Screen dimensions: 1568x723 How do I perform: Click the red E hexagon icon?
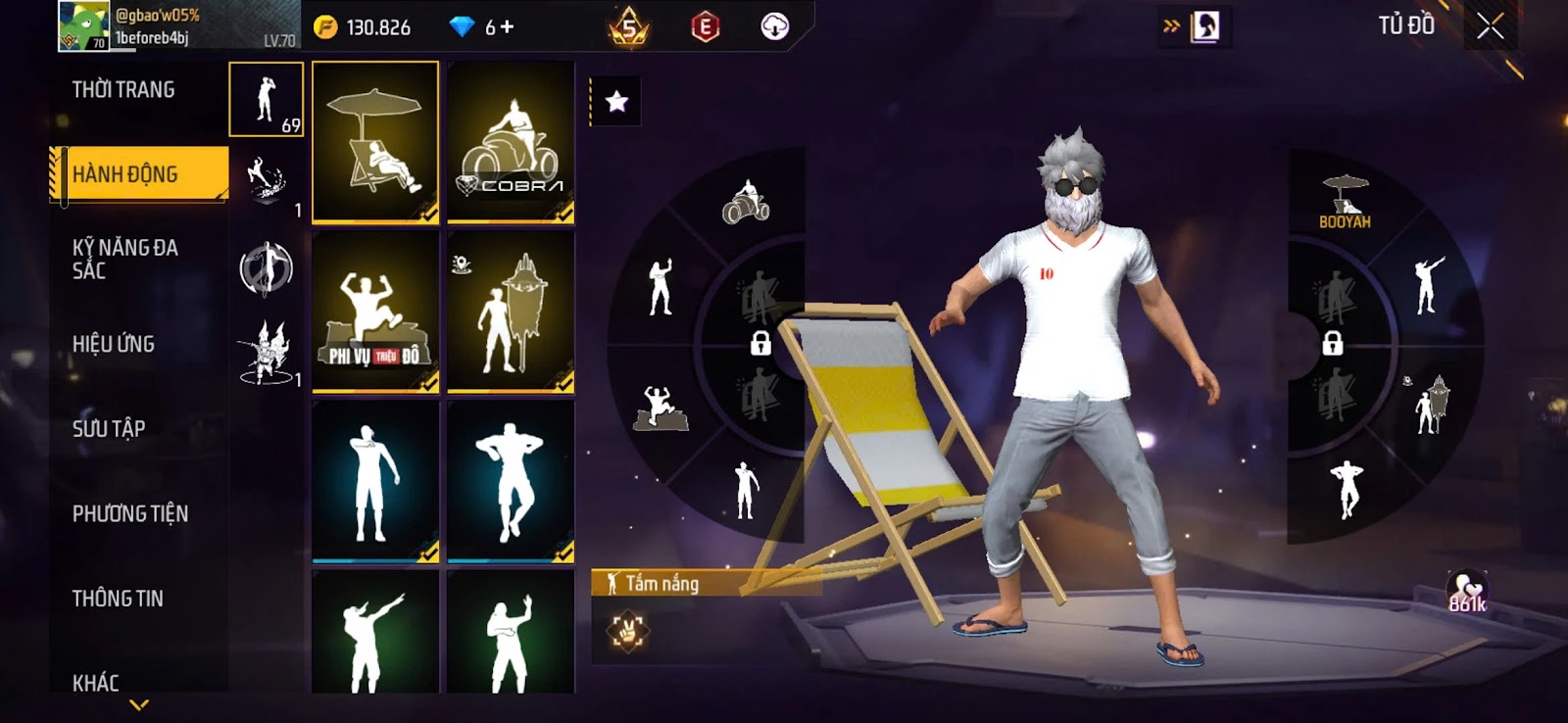pos(705,27)
